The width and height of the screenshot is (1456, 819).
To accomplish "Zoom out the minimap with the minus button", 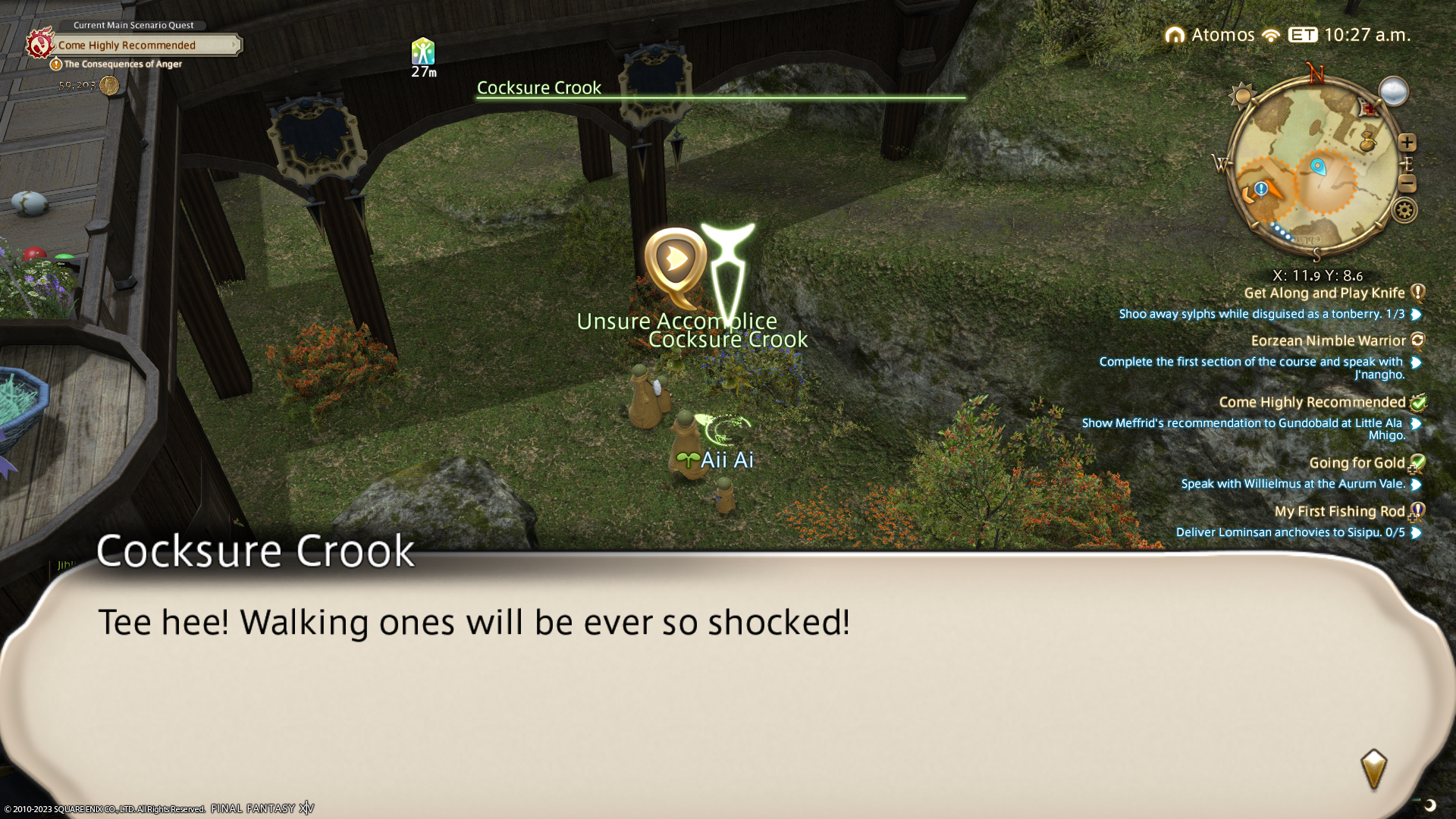I will coord(1407,184).
